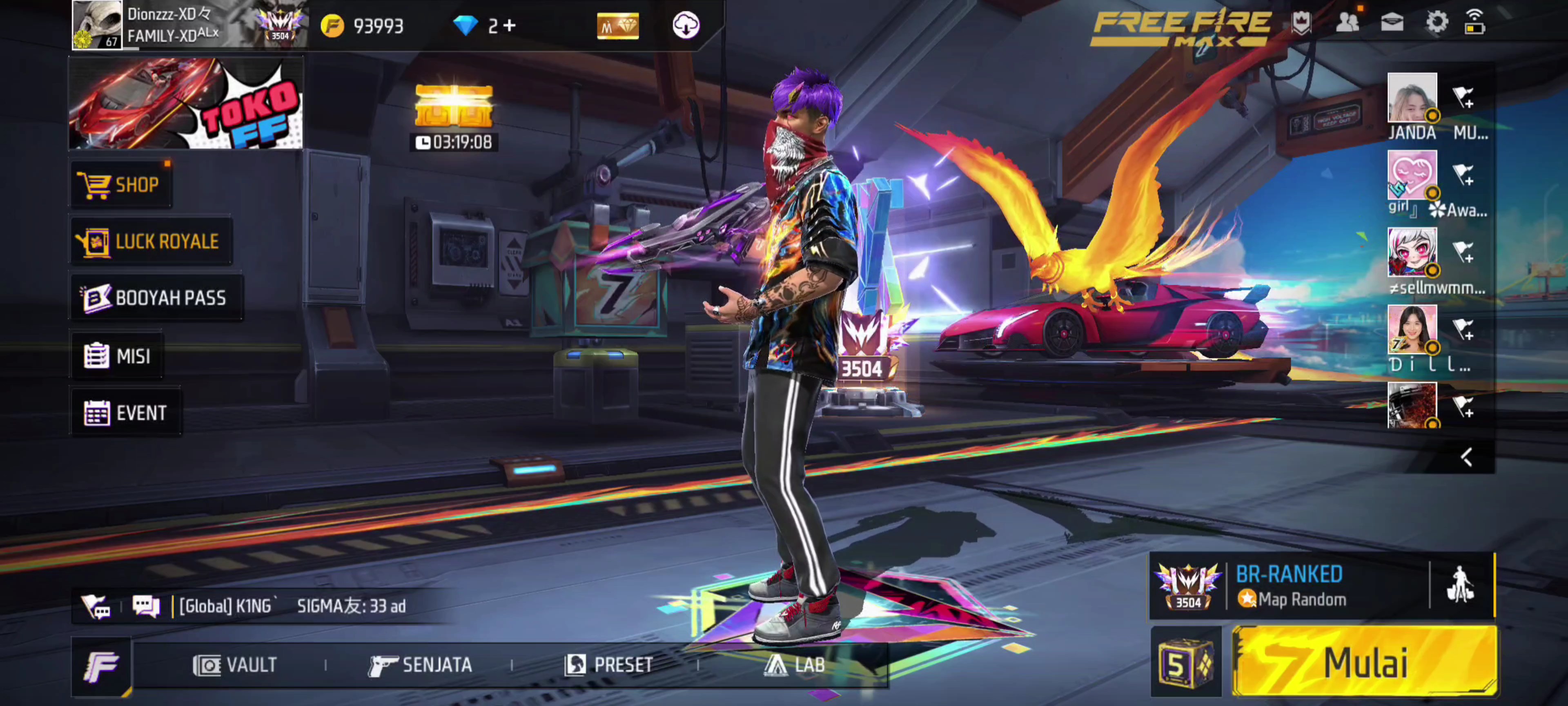1568x706 pixels.
Task: Collapse the friends sidebar arrow
Action: click(x=1466, y=458)
